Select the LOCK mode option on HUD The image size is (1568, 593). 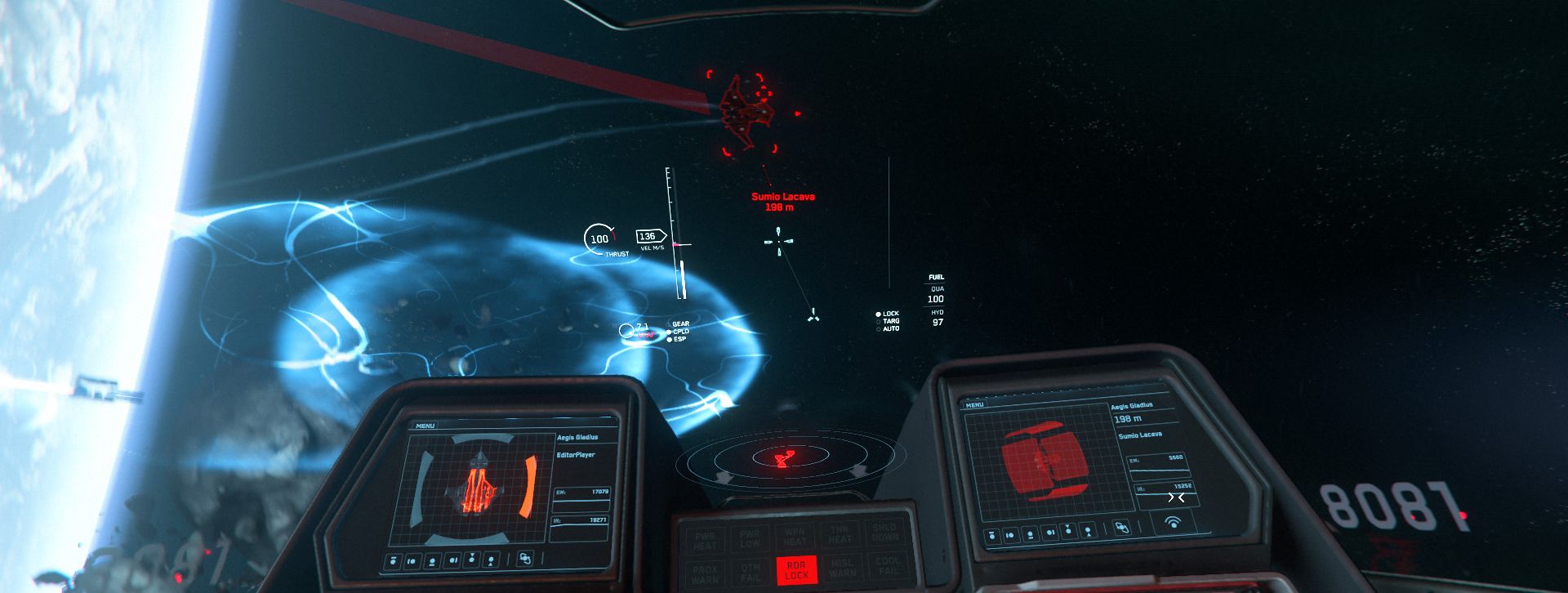coord(889,314)
